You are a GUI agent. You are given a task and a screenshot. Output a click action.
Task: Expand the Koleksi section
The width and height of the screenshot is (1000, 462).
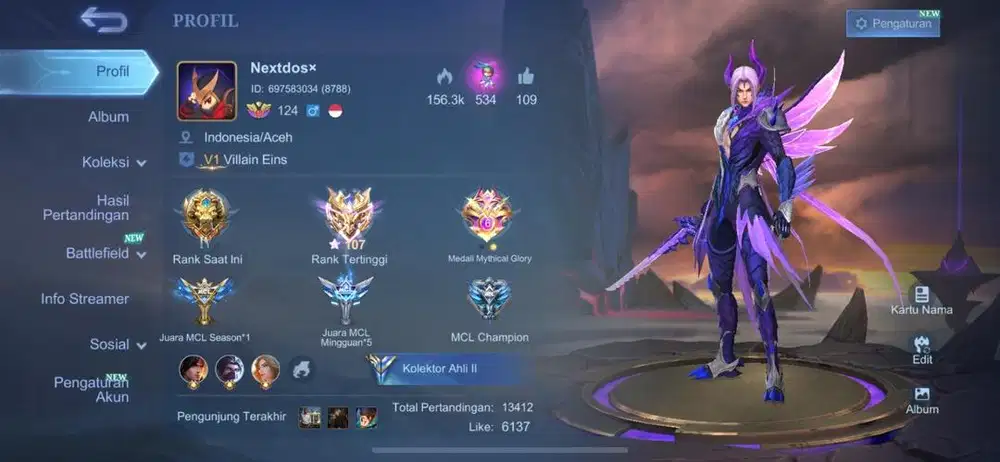(113, 162)
